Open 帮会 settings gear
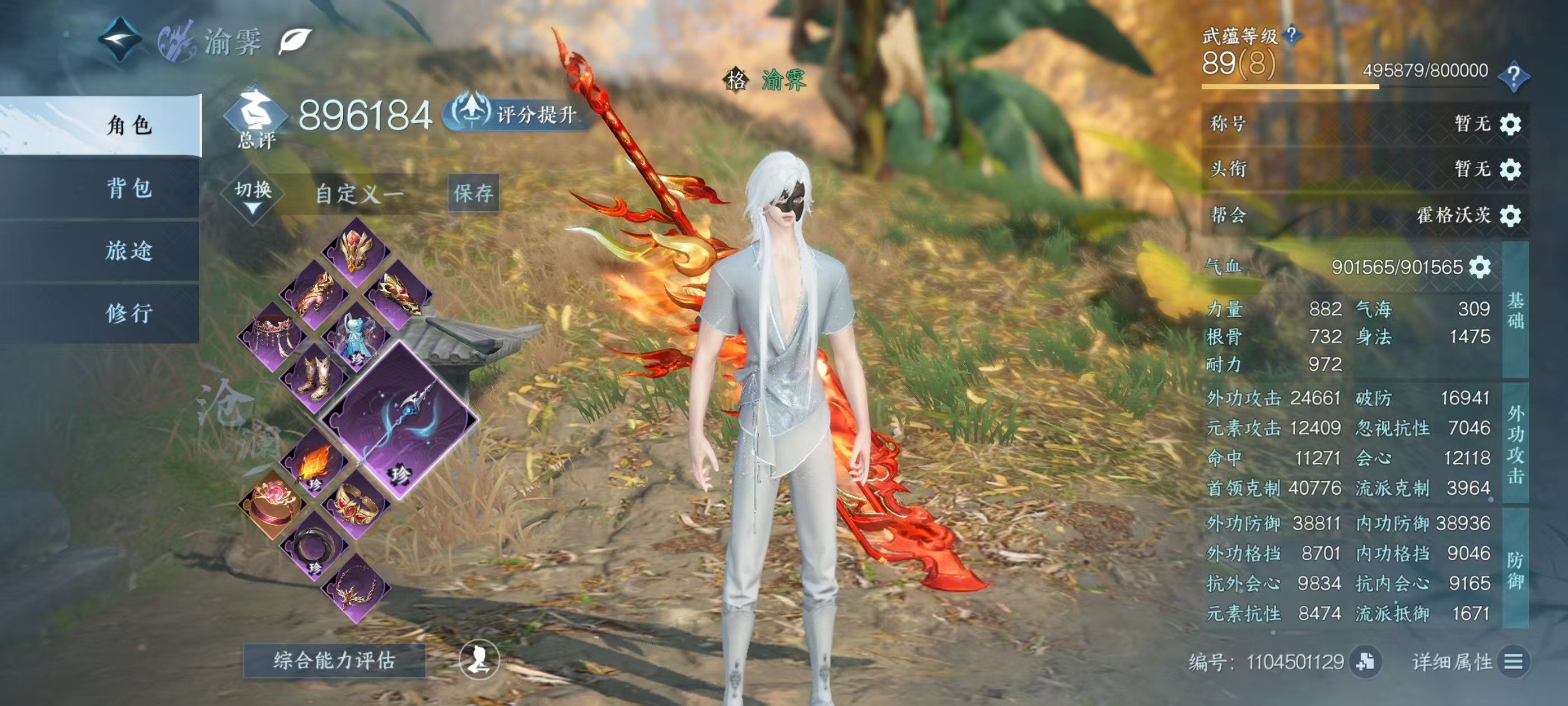 [x=1510, y=216]
